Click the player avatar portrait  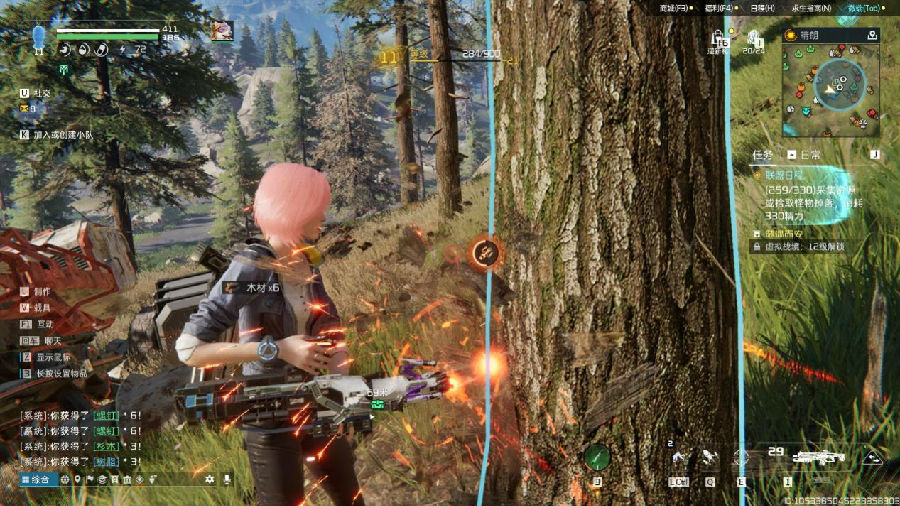pyautogui.click(x=222, y=30)
